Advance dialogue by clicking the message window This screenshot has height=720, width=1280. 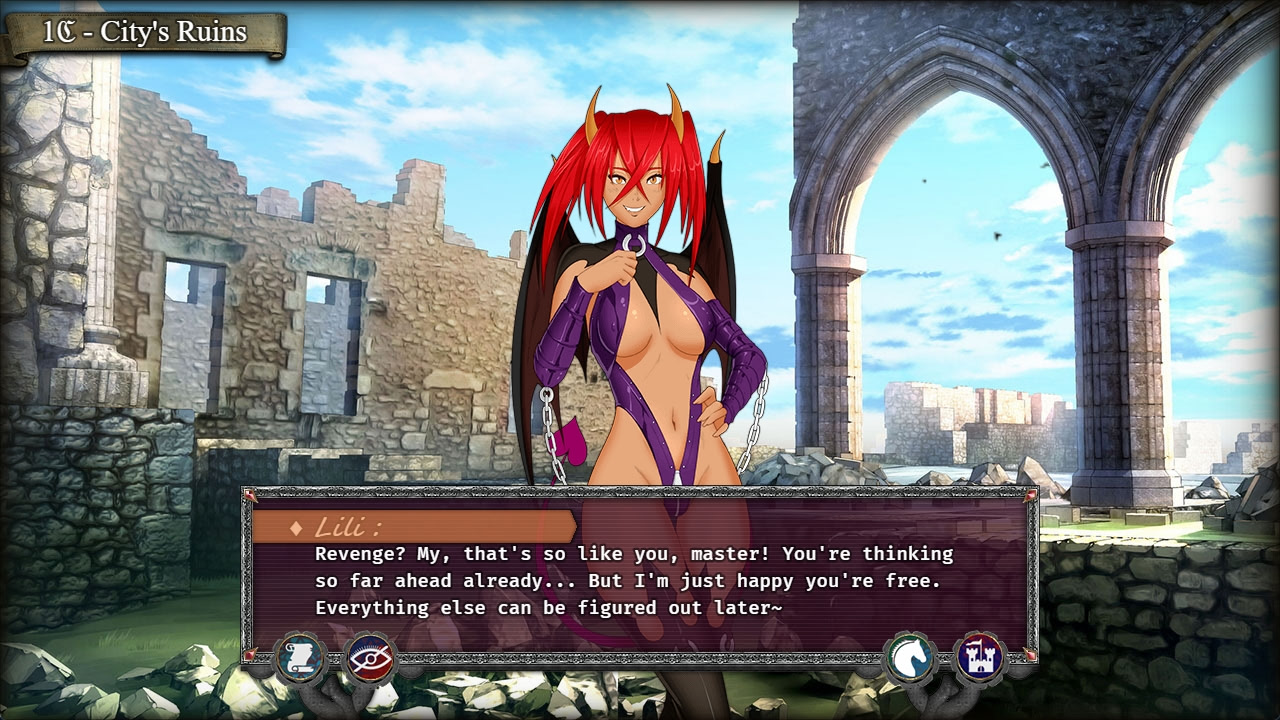point(640,580)
